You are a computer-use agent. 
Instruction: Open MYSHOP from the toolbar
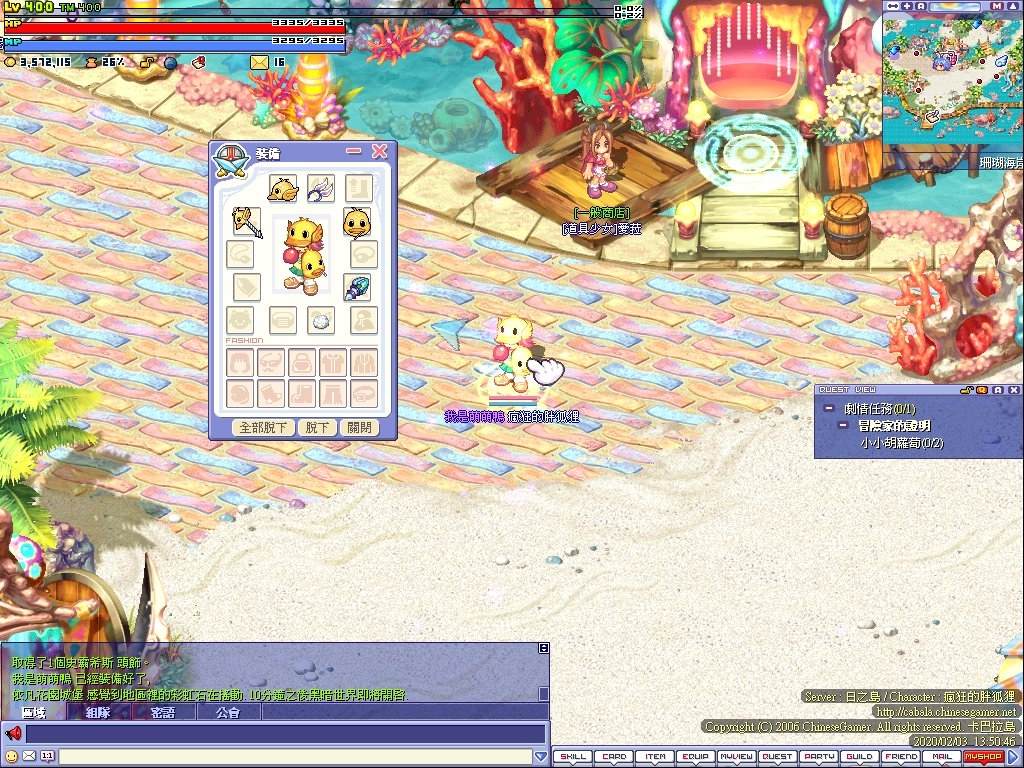(x=982, y=757)
